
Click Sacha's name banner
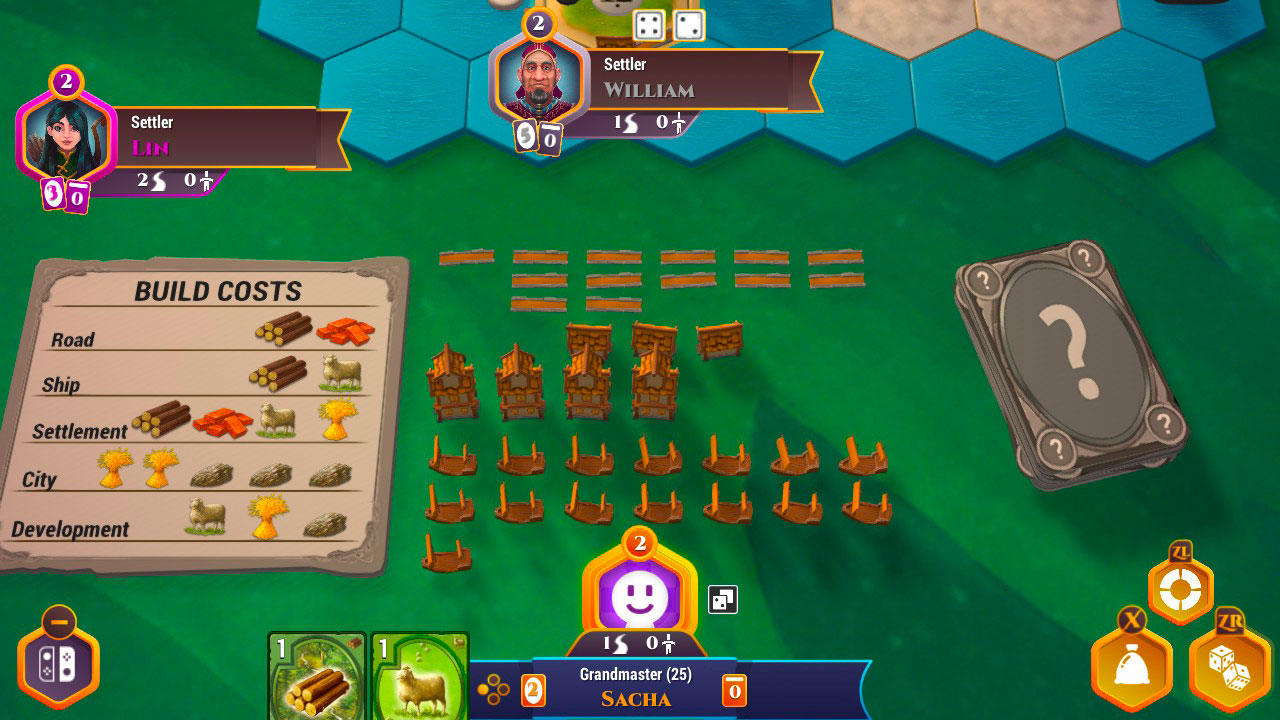coord(638,698)
